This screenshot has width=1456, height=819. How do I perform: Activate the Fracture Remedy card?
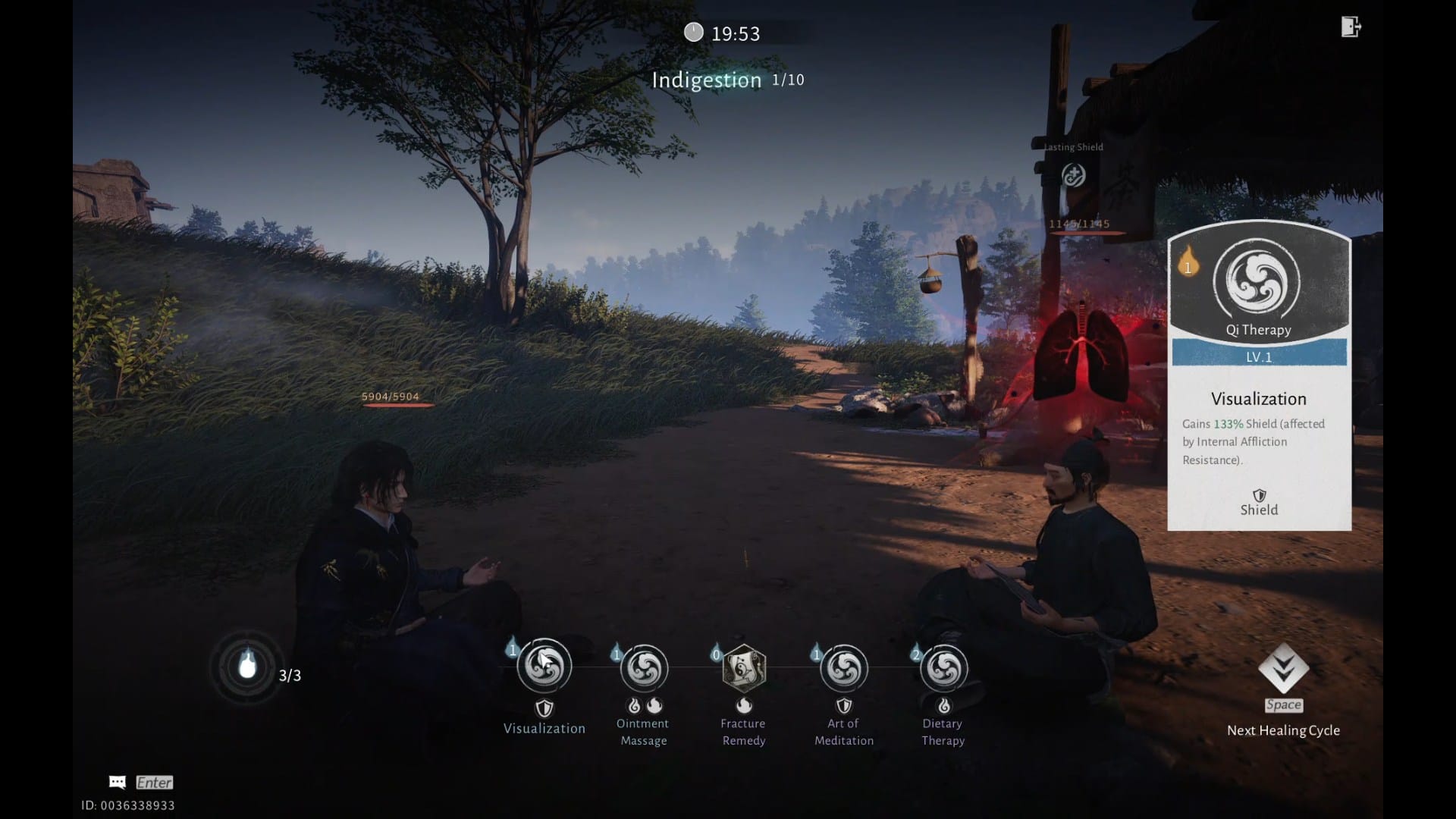[x=743, y=669]
